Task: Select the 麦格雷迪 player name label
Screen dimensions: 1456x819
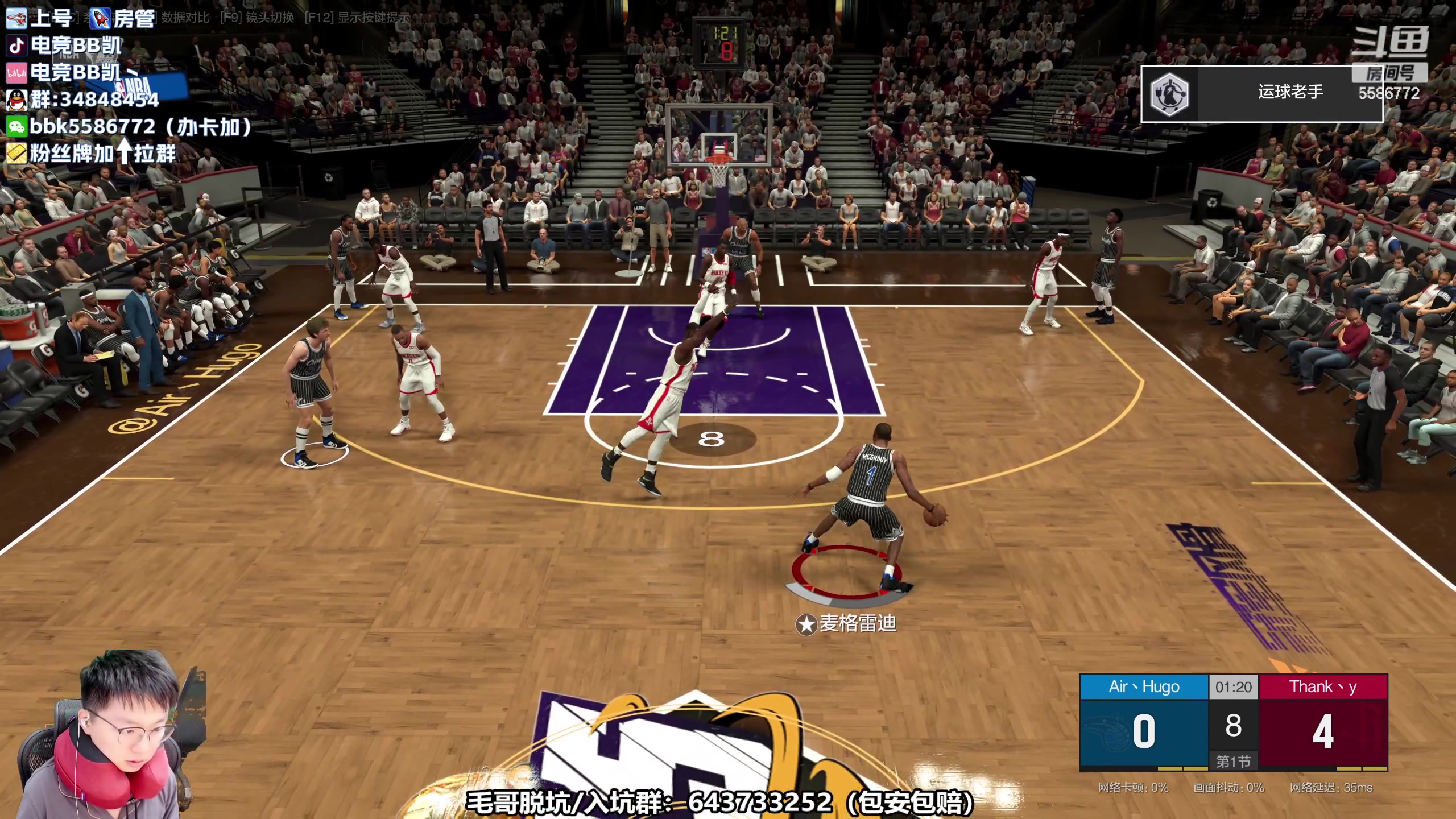Action: (x=857, y=624)
